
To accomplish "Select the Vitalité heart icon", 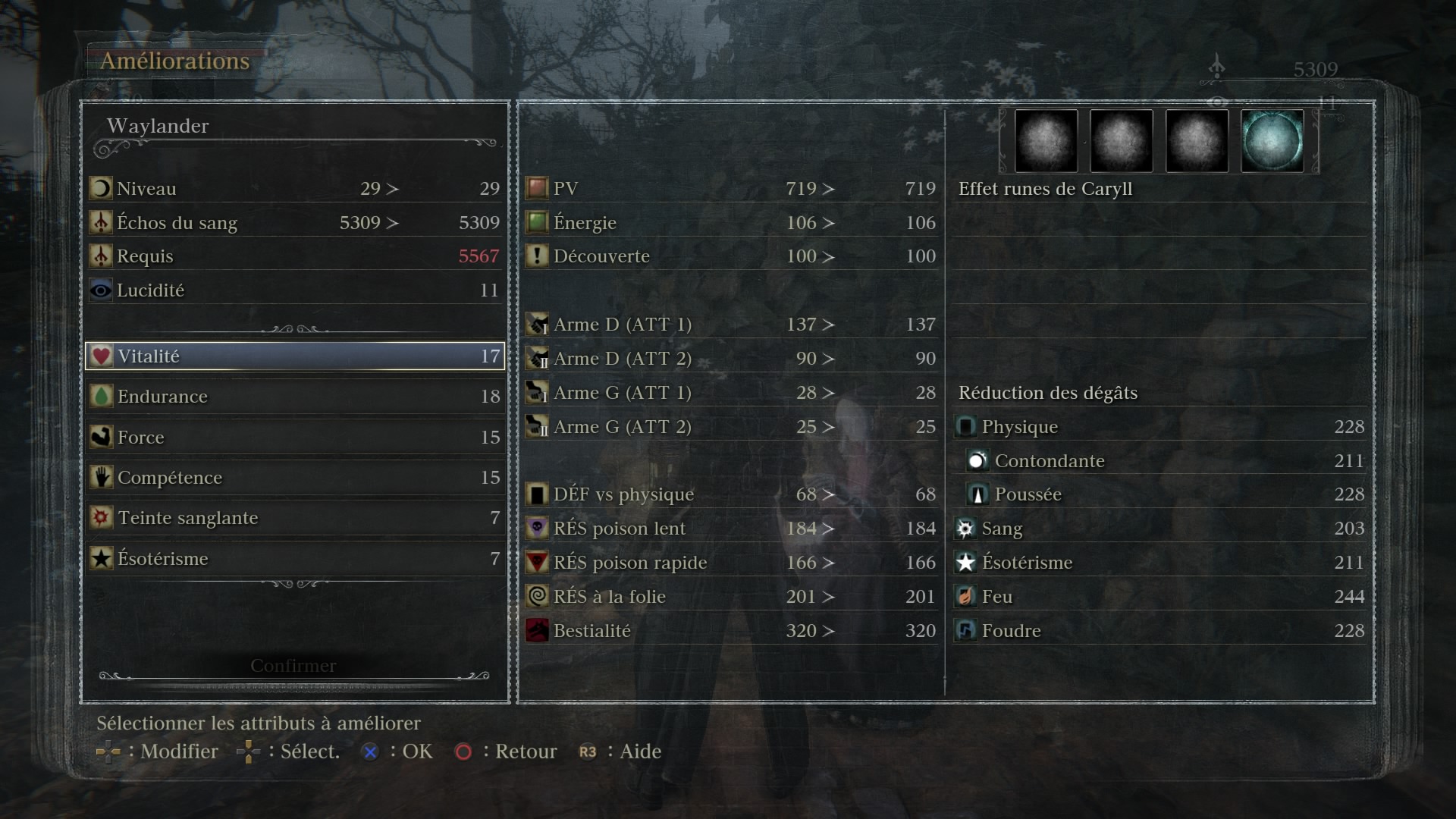I will point(101,355).
